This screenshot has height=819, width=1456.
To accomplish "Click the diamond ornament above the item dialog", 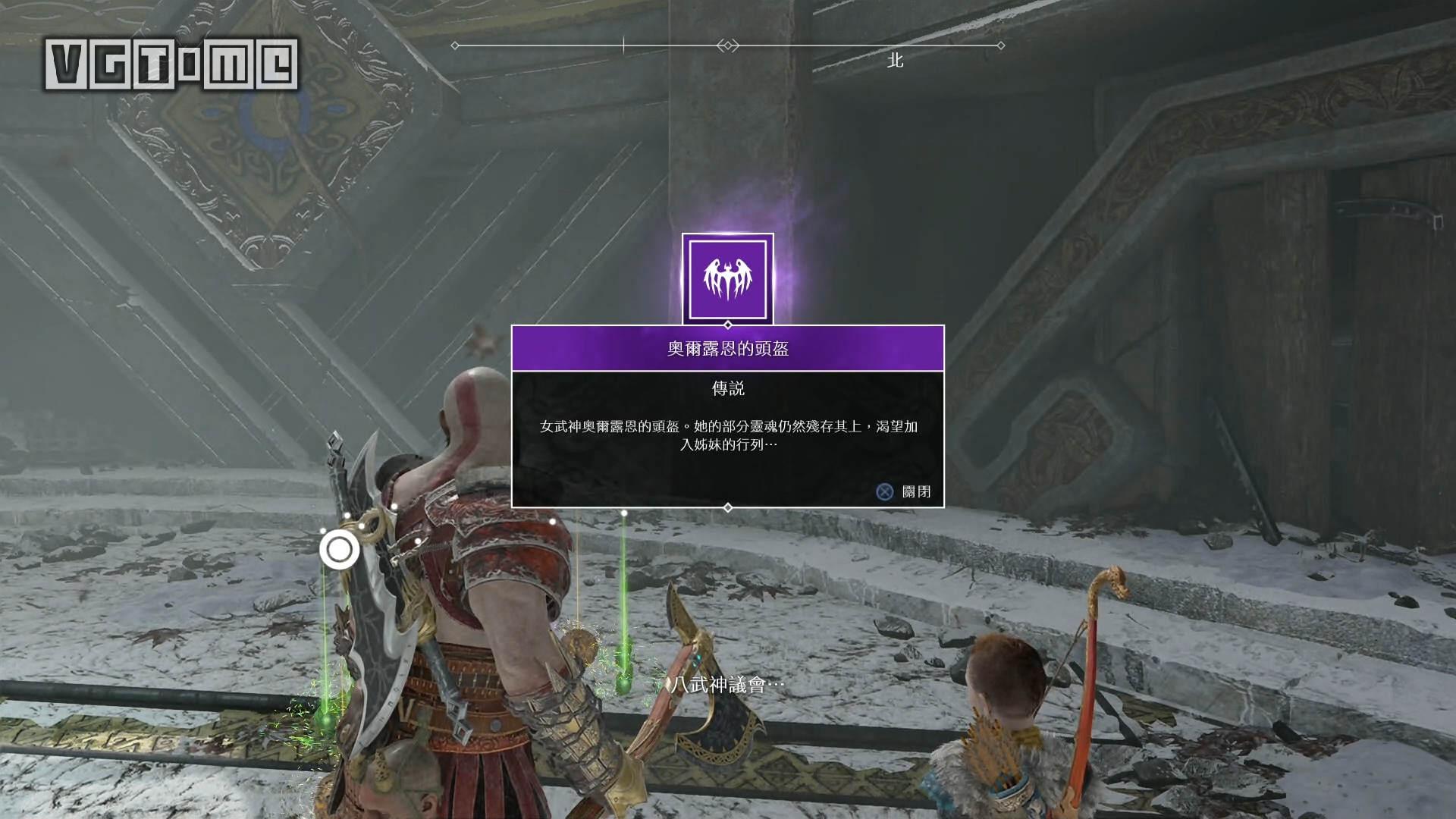I will (727, 326).
